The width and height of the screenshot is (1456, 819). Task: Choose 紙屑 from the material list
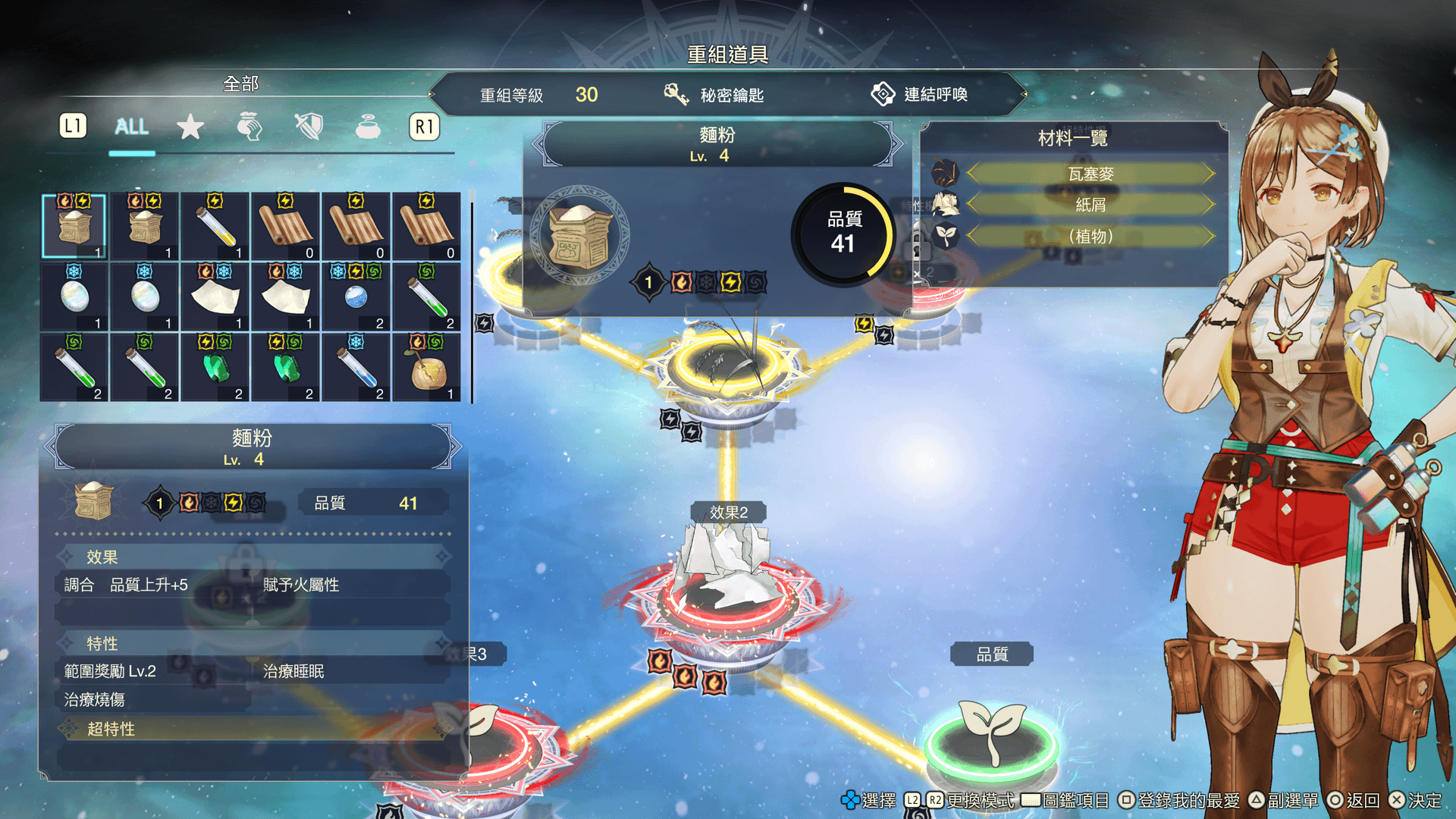[1090, 205]
